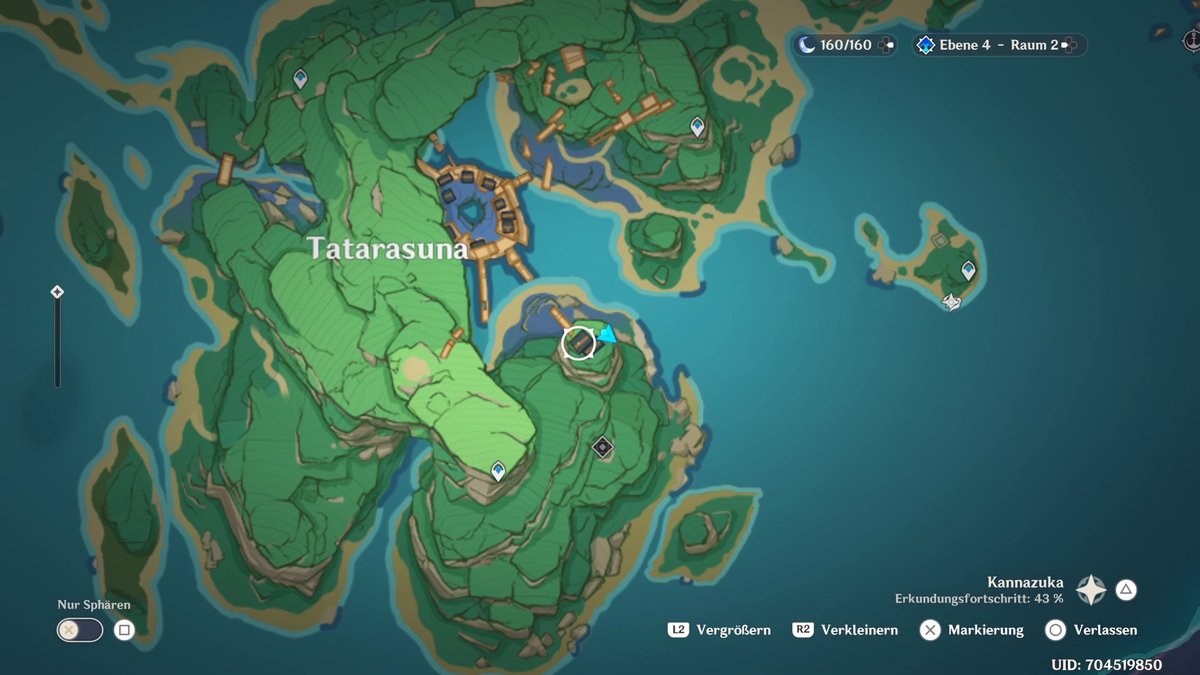Select the waypoint on the northeastern village island
The image size is (1200, 675).
pyautogui.click(x=697, y=126)
